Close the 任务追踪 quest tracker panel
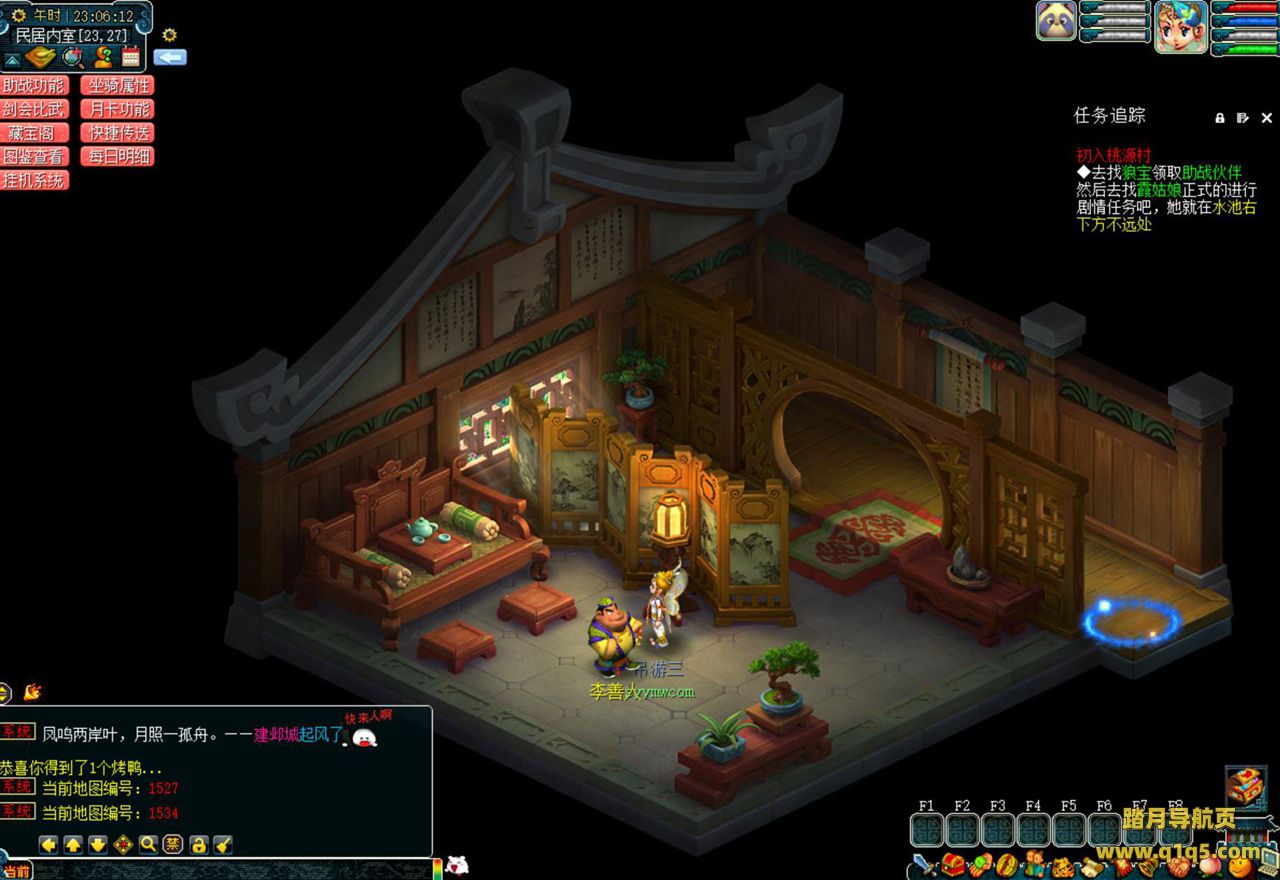Image resolution: width=1280 pixels, height=880 pixels. click(1266, 118)
